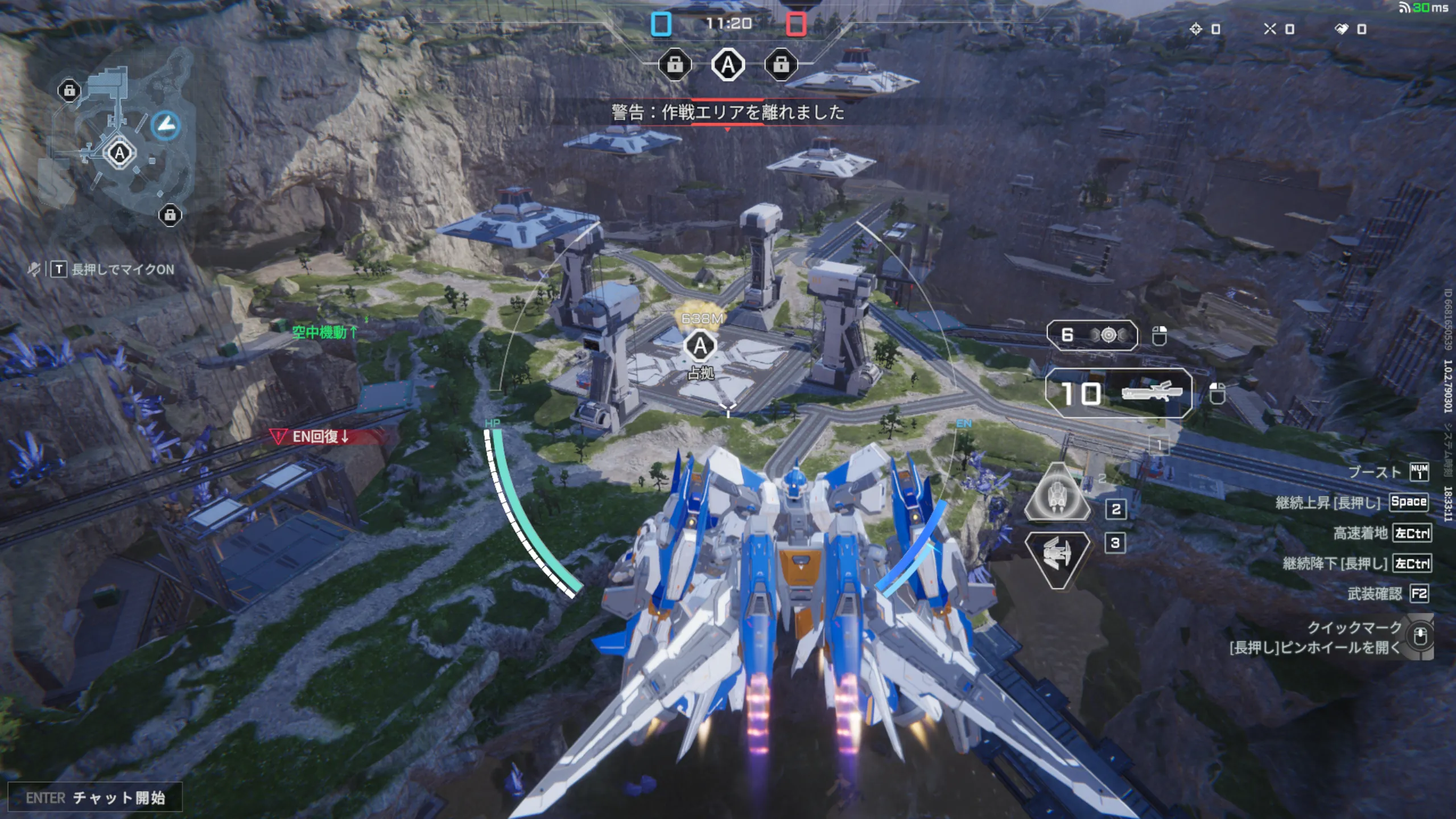Open the chat start input box

tap(95, 797)
